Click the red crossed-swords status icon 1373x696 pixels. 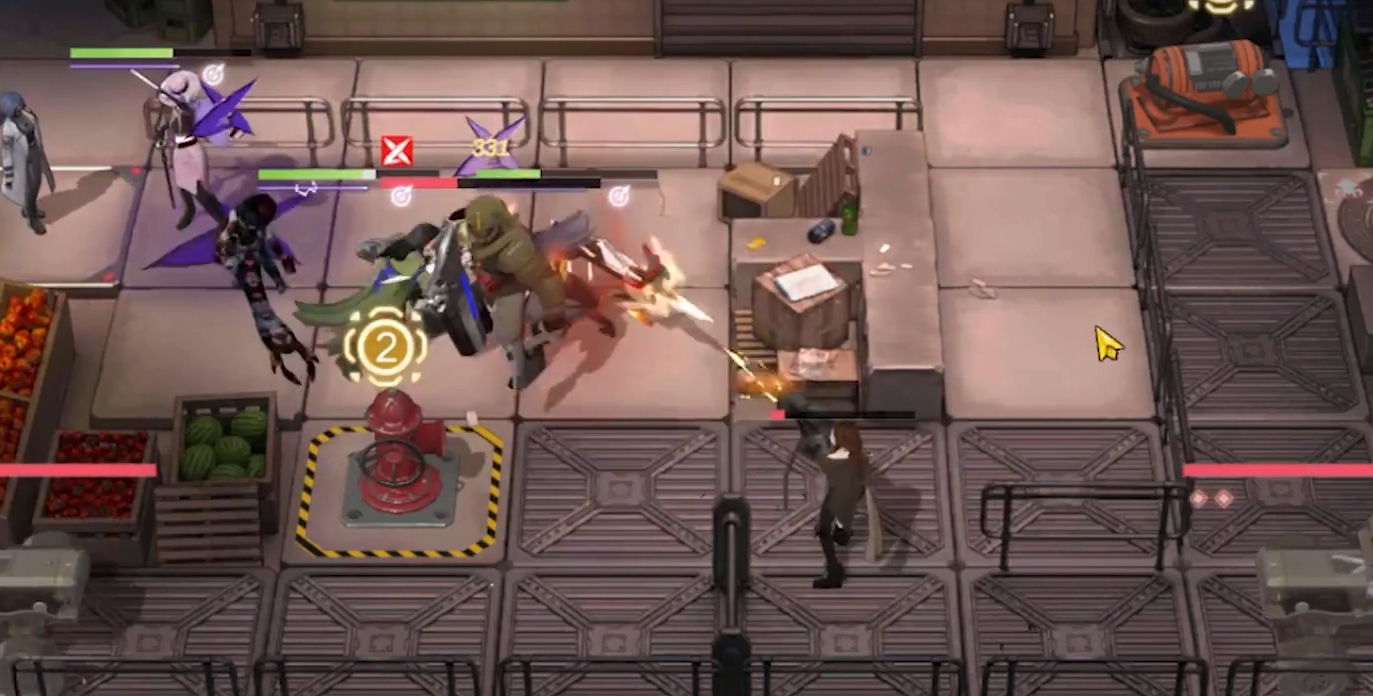[396, 151]
